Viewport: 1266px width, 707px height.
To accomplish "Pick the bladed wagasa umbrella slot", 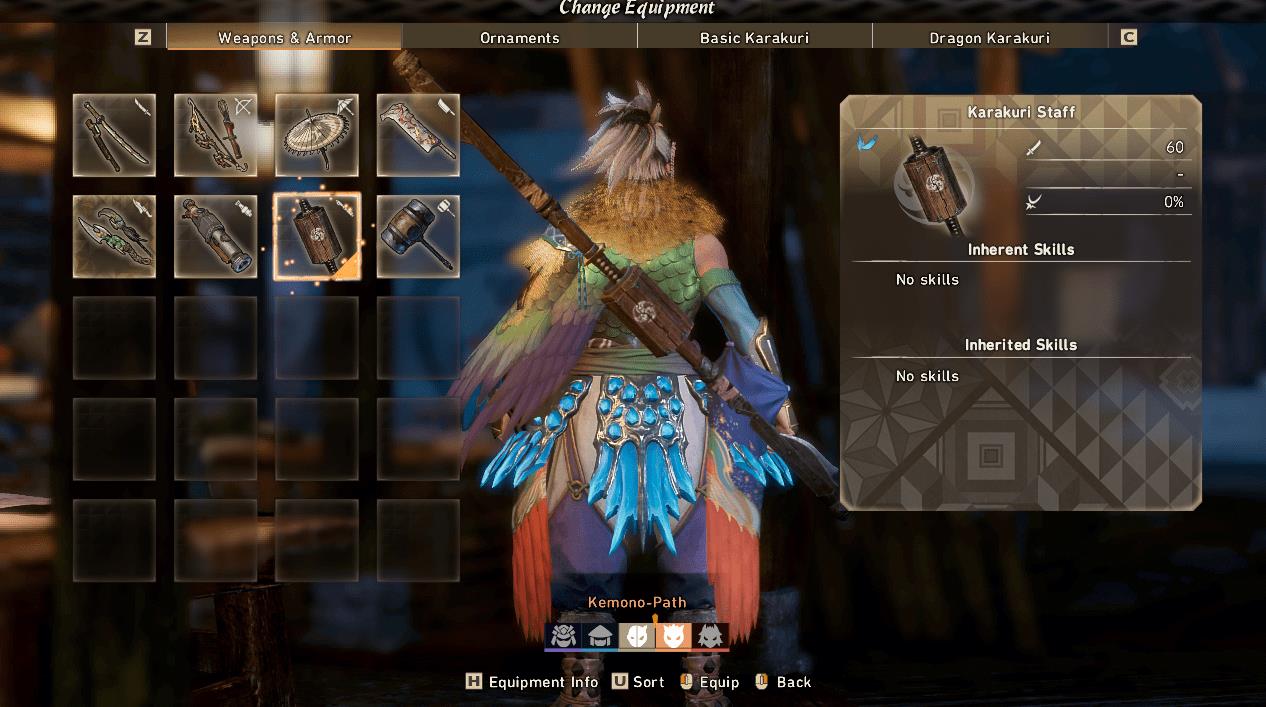I will (317, 135).
